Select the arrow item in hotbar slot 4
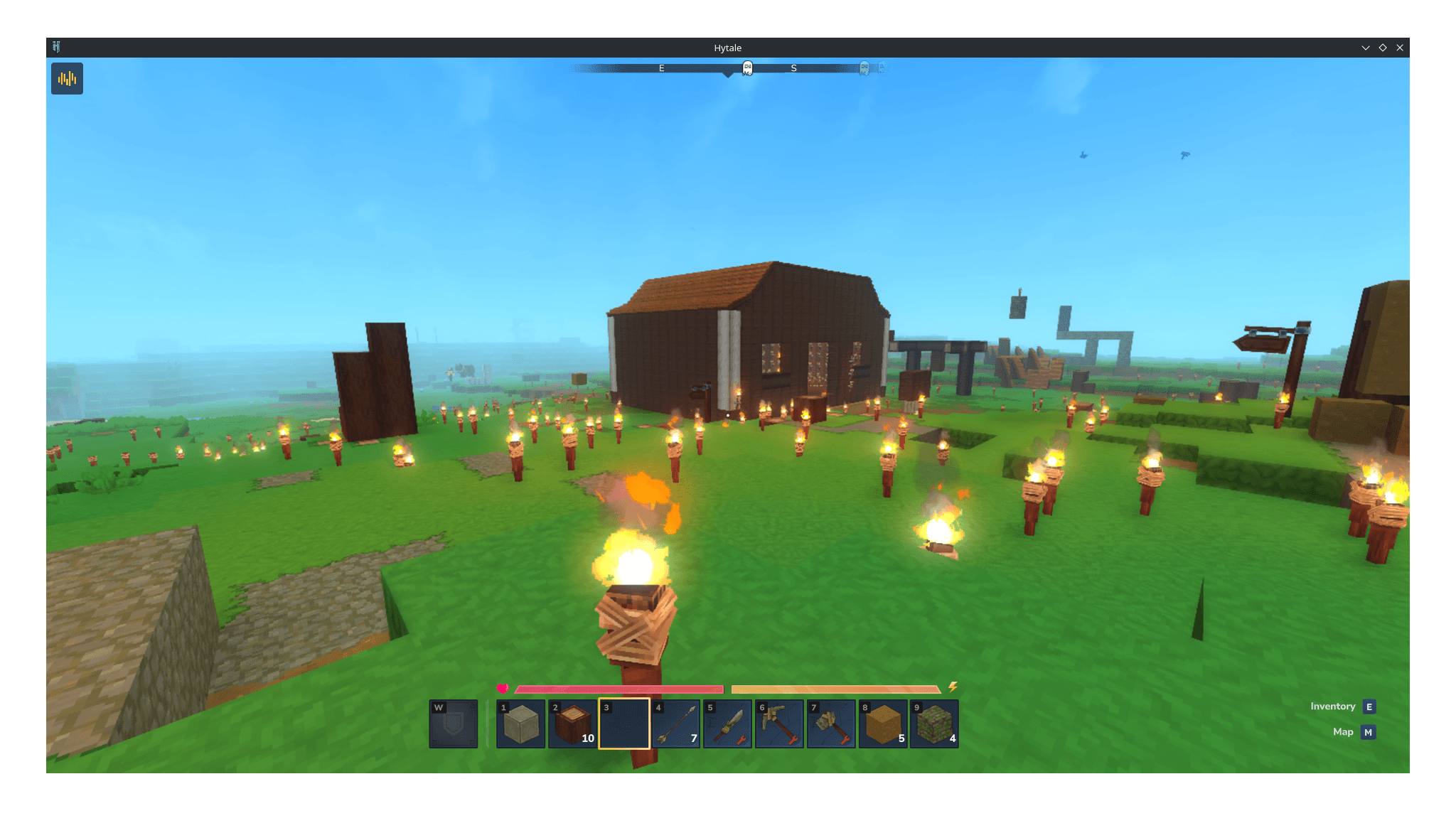The height and width of the screenshot is (828, 1456). 675,723
